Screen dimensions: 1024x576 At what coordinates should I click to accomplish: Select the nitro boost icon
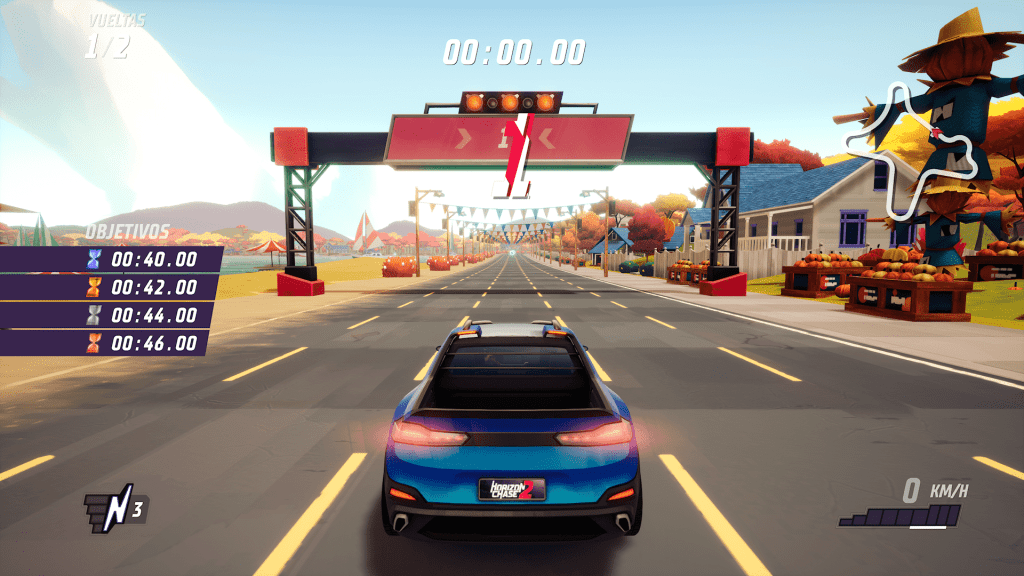[115, 508]
